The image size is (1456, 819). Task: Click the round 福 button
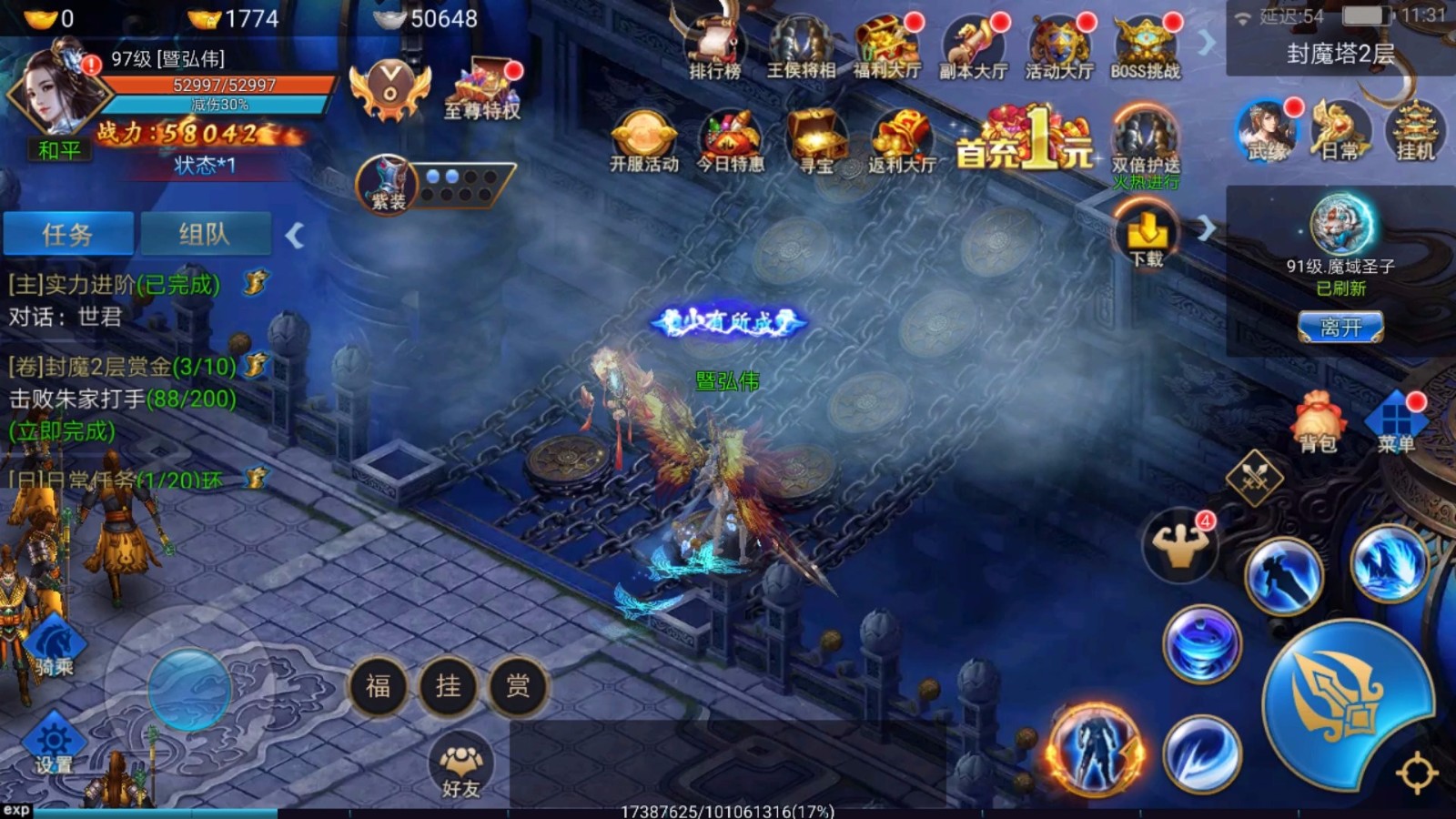click(378, 685)
